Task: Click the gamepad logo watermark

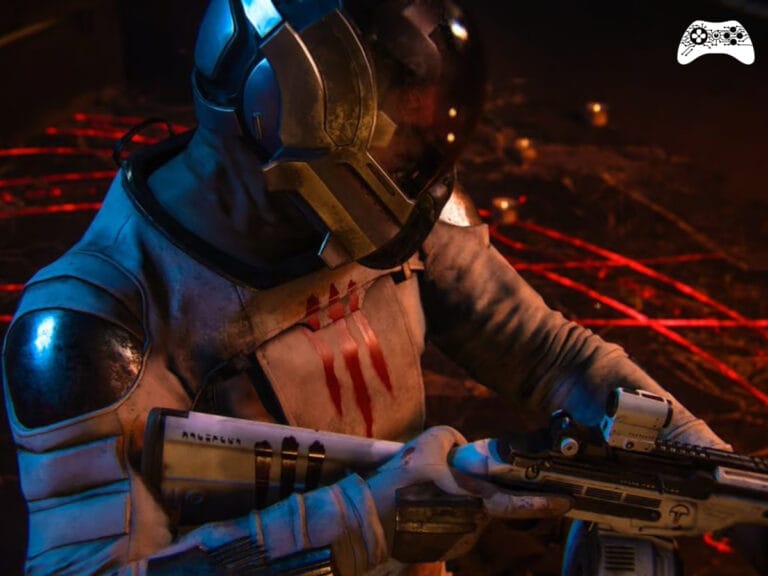Action: 715,42
